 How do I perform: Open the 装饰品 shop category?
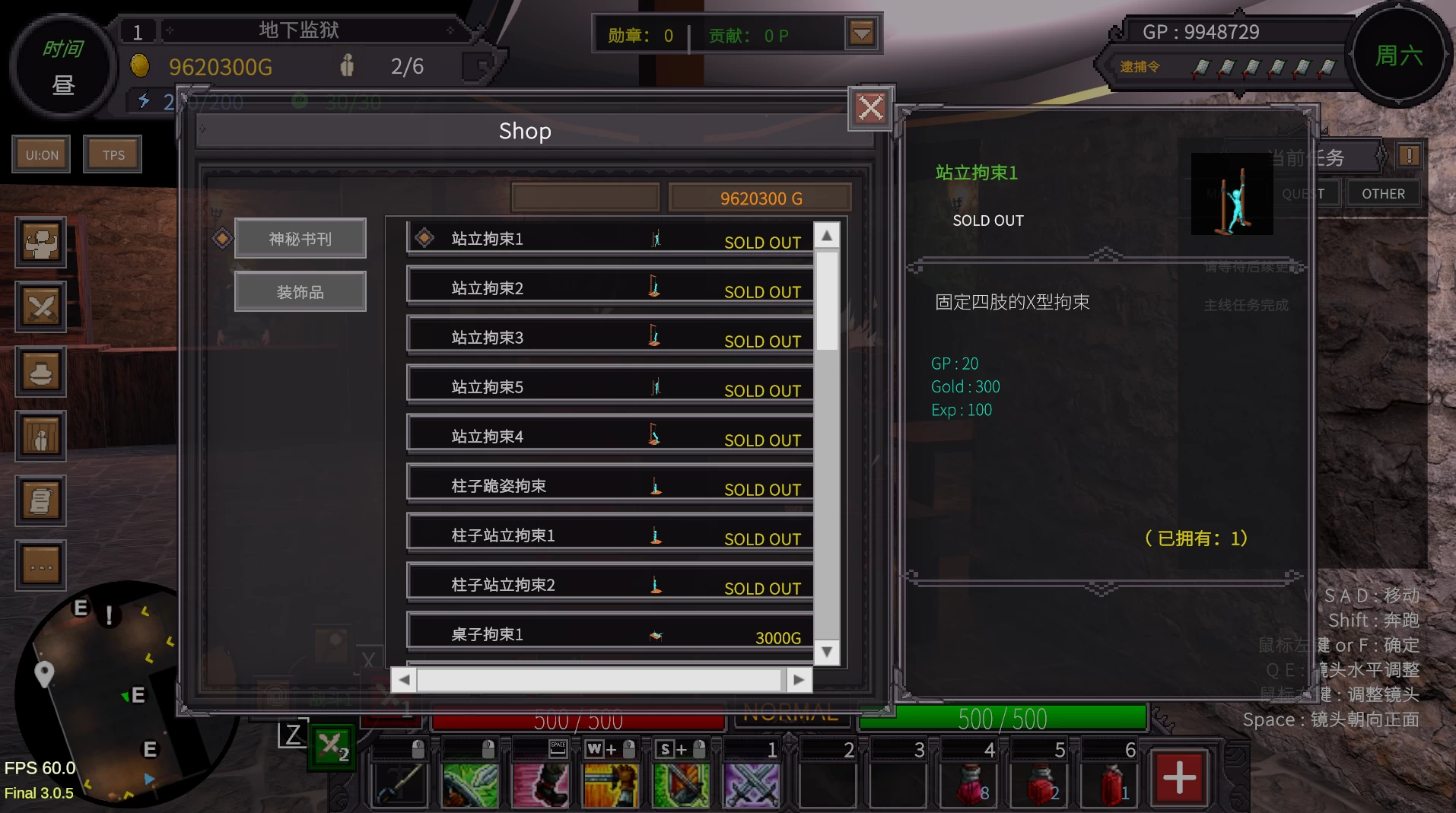tap(300, 291)
